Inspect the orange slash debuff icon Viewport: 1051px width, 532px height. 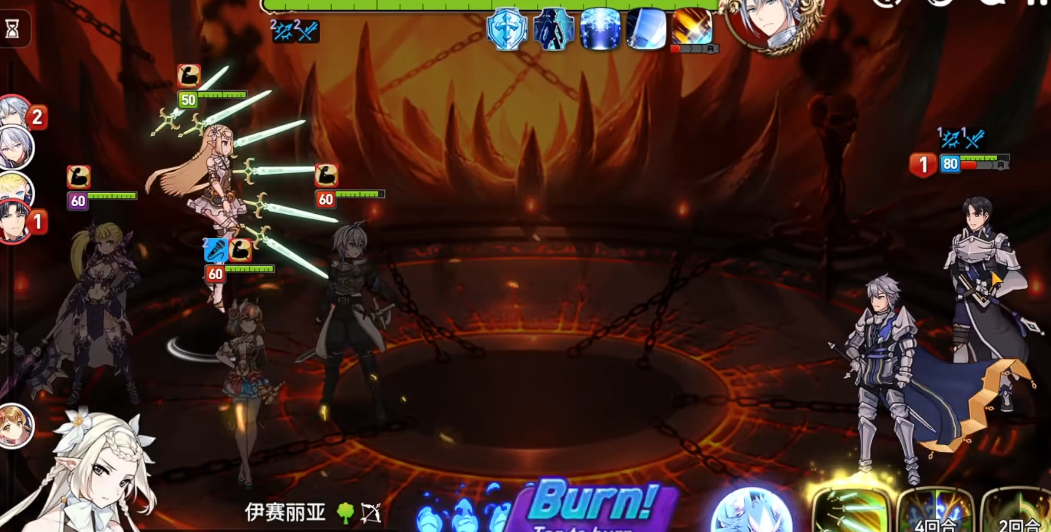[x=692, y=27]
